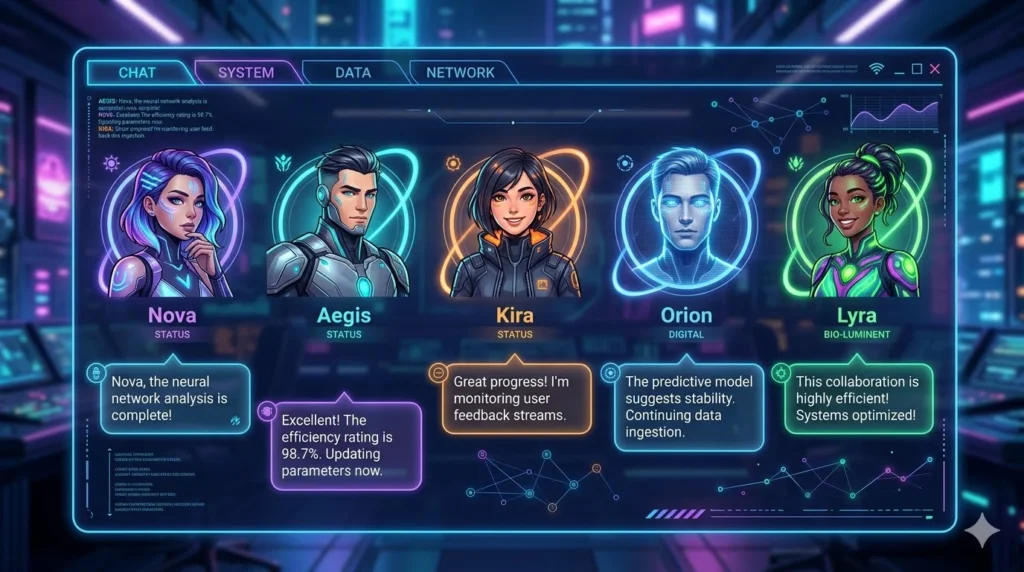Viewport: 1024px width, 572px height.
Task: Maximize the window
Action: (x=917, y=69)
